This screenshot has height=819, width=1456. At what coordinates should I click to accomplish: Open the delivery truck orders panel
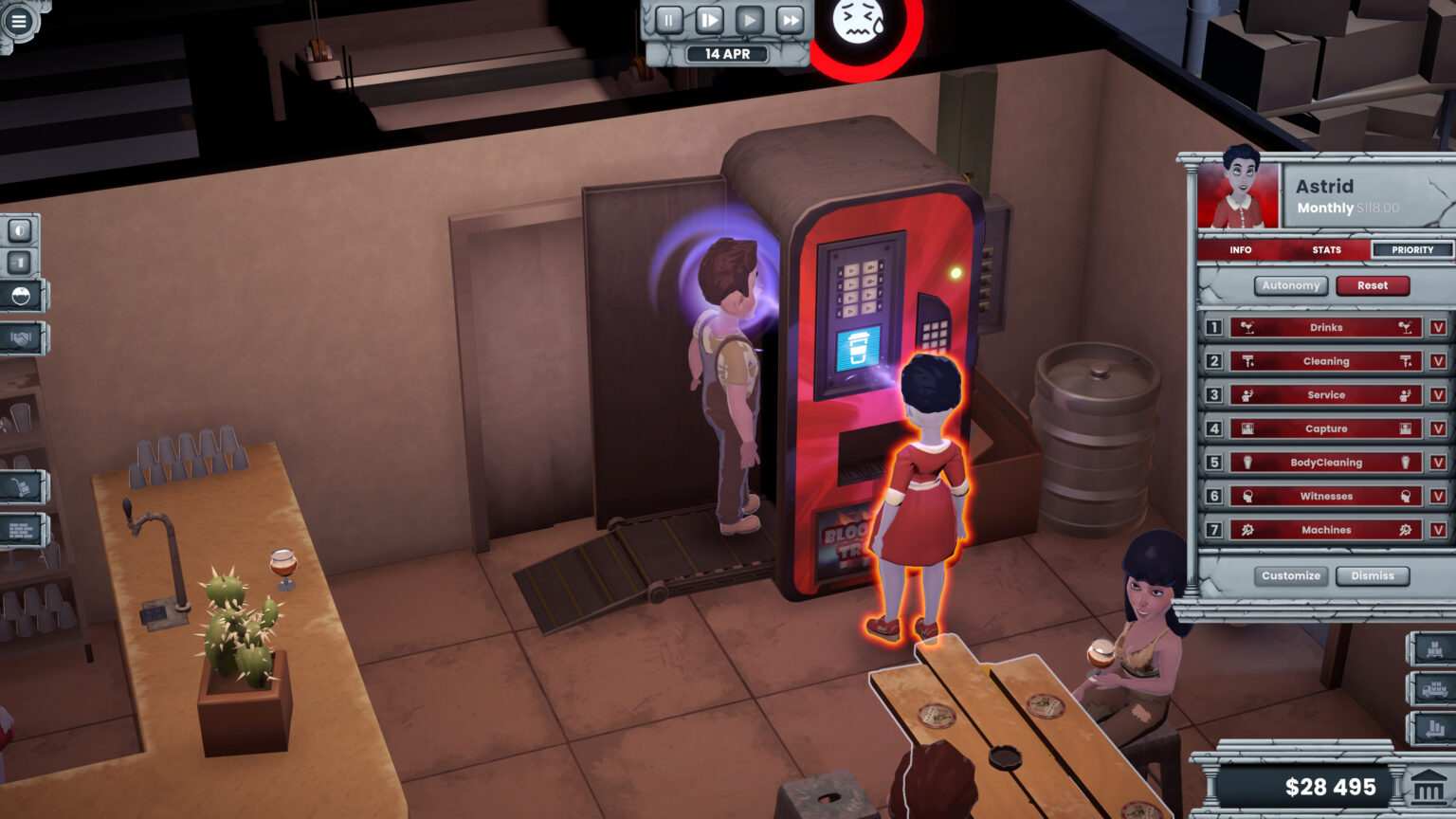click(x=1432, y=689)
